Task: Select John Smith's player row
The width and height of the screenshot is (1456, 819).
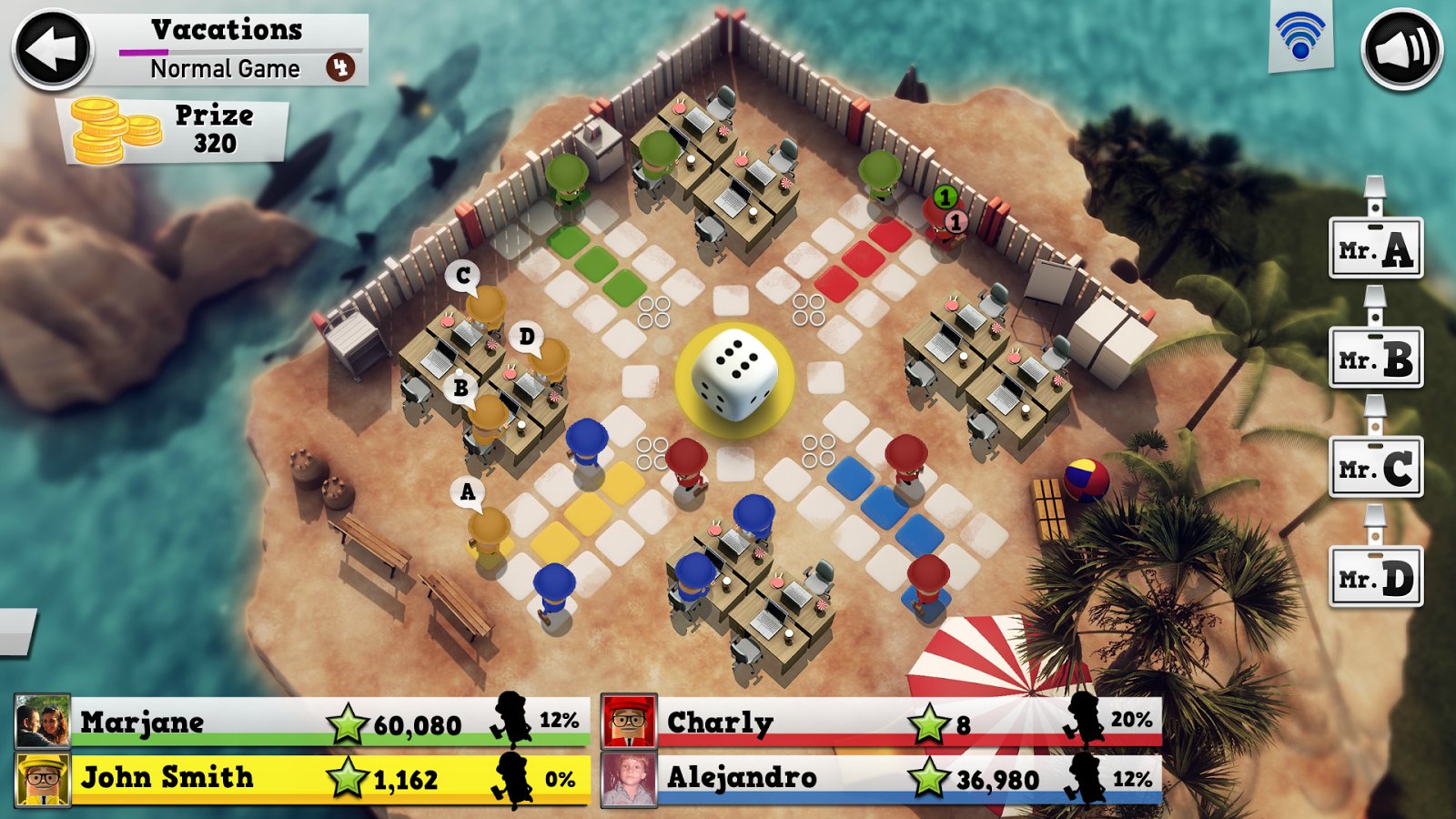Action: tap(302, 778)
